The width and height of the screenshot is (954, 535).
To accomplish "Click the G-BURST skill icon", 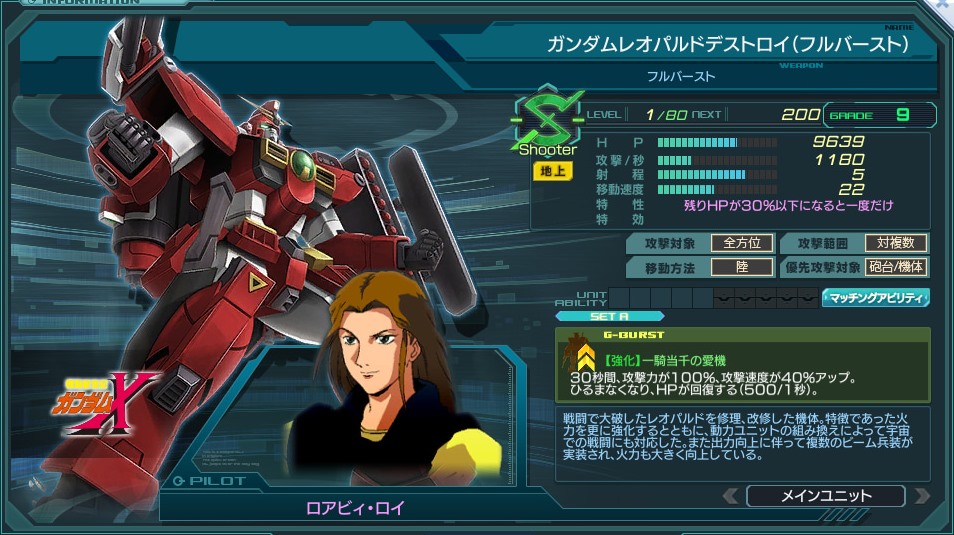I will [x=584, y=353].
